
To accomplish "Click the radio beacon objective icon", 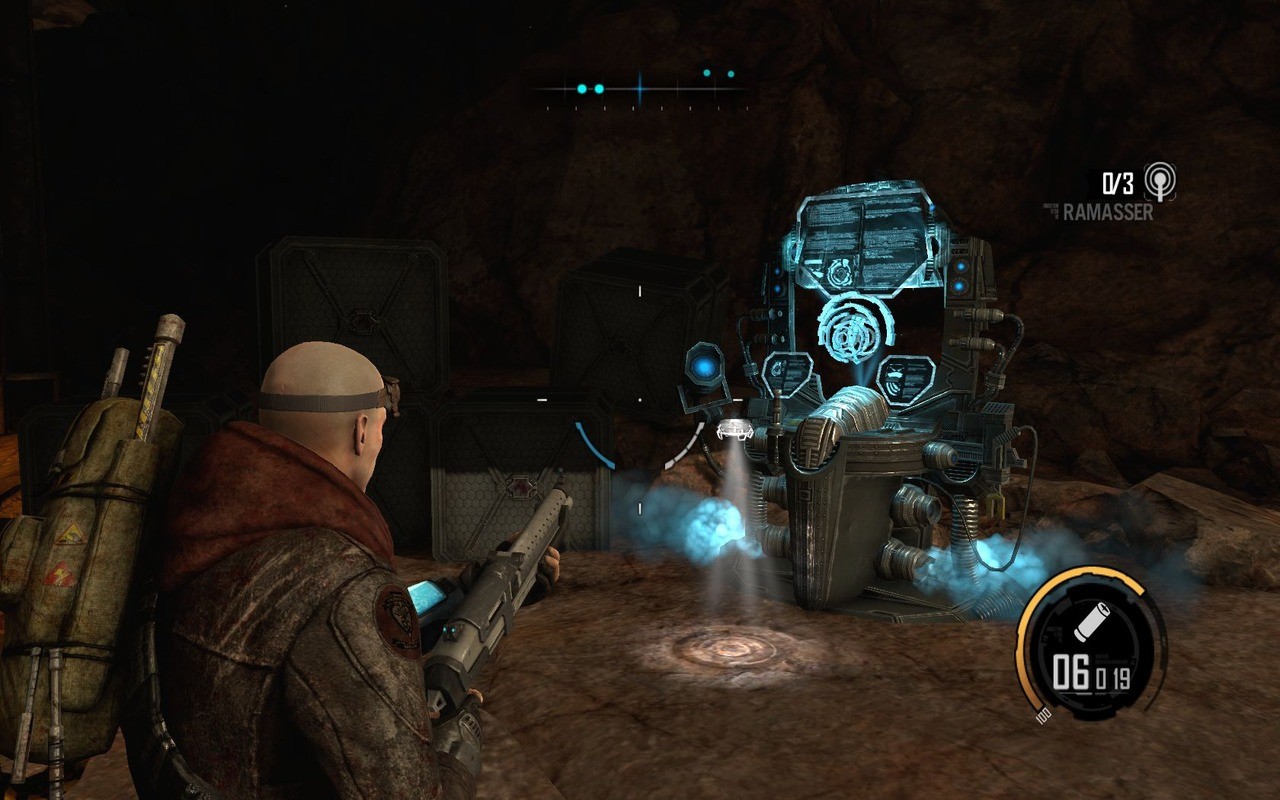I will point(1160,181).
